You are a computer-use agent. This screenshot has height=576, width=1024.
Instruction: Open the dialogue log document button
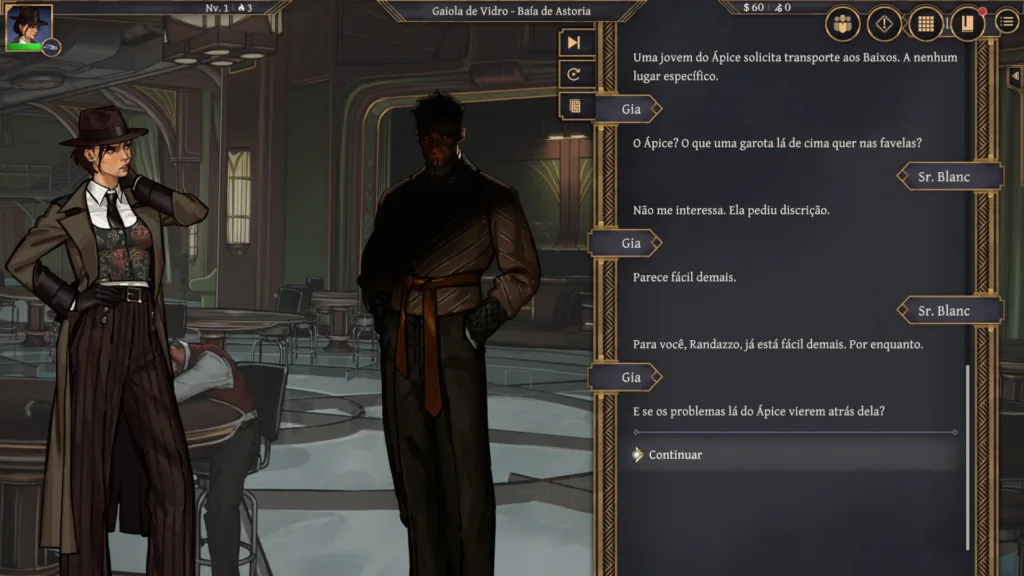pyautogui.click(x=574, y=105)
